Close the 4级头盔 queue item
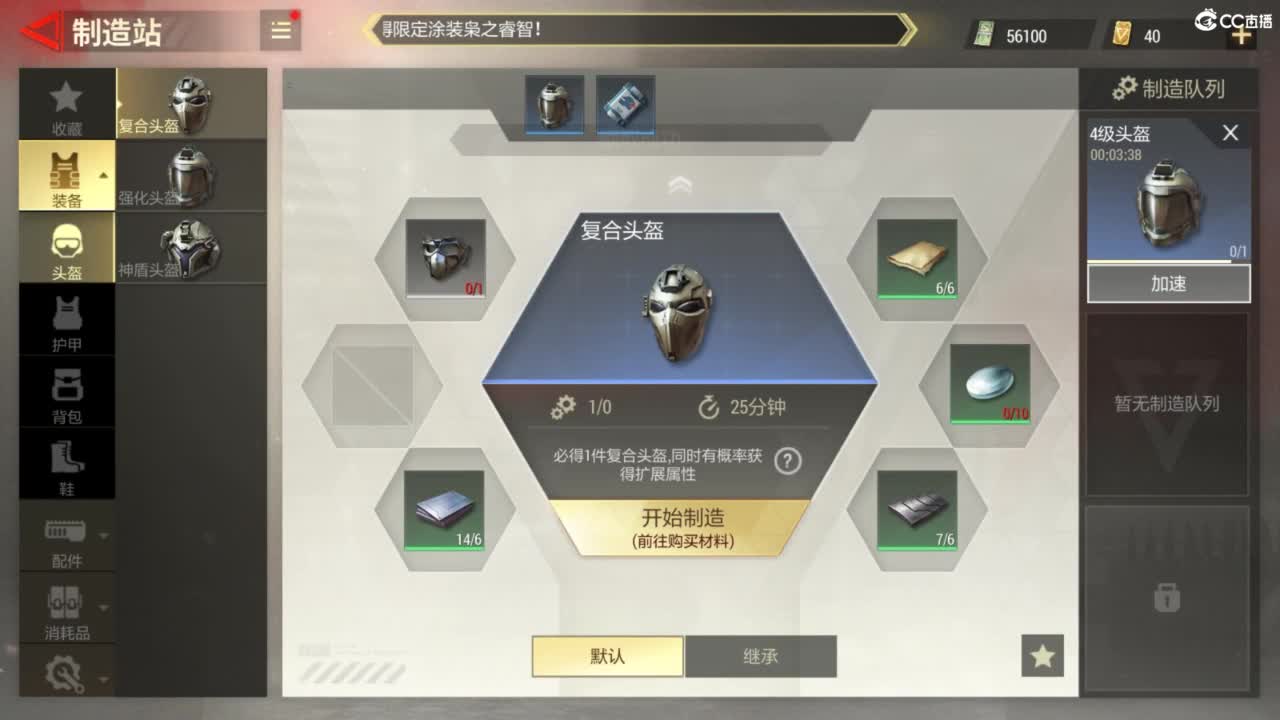This screenshot has height=720, width=1280. 1231,132
